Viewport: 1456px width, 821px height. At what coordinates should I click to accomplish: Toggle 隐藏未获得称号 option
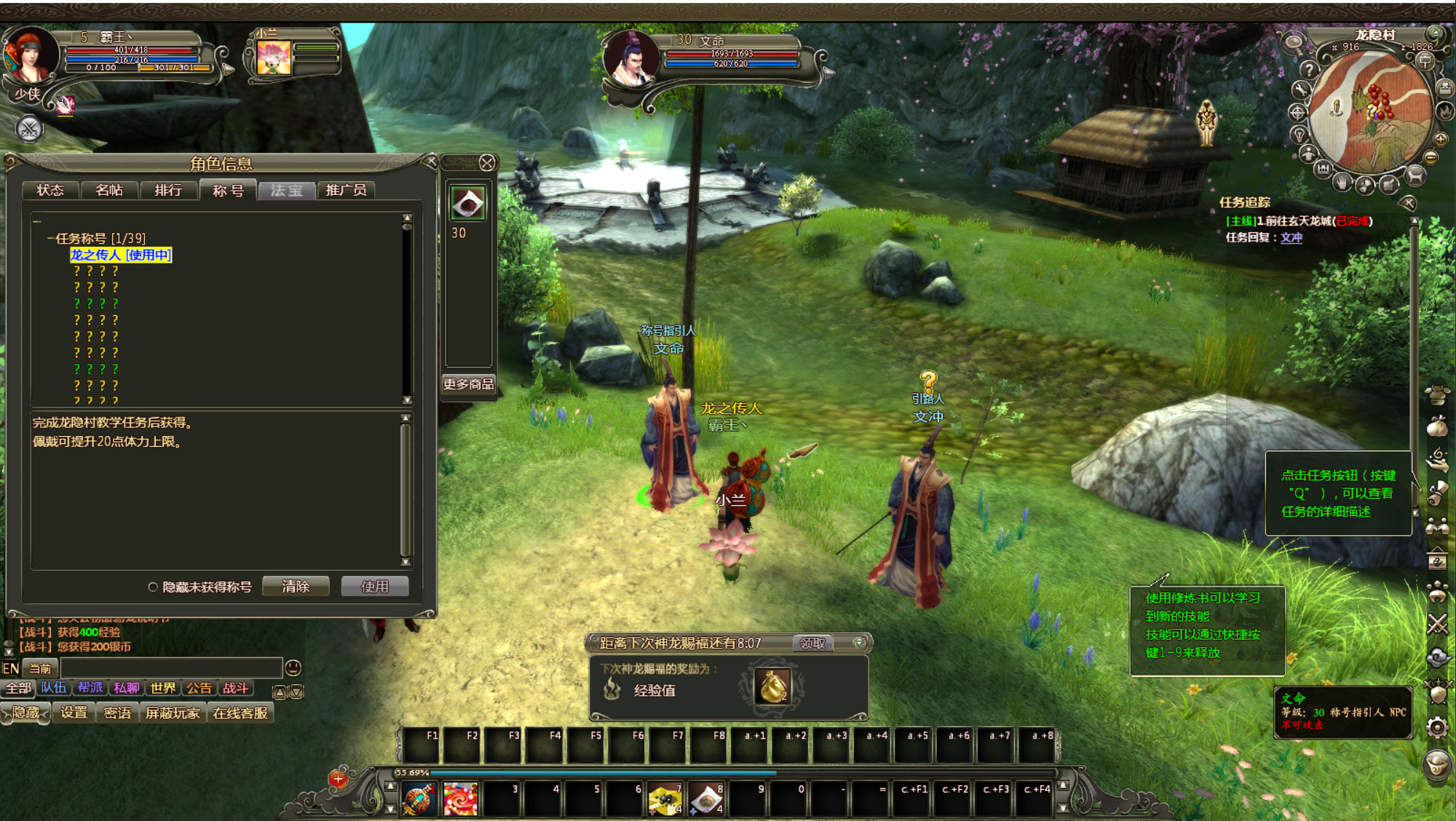(x=153, y=587)
